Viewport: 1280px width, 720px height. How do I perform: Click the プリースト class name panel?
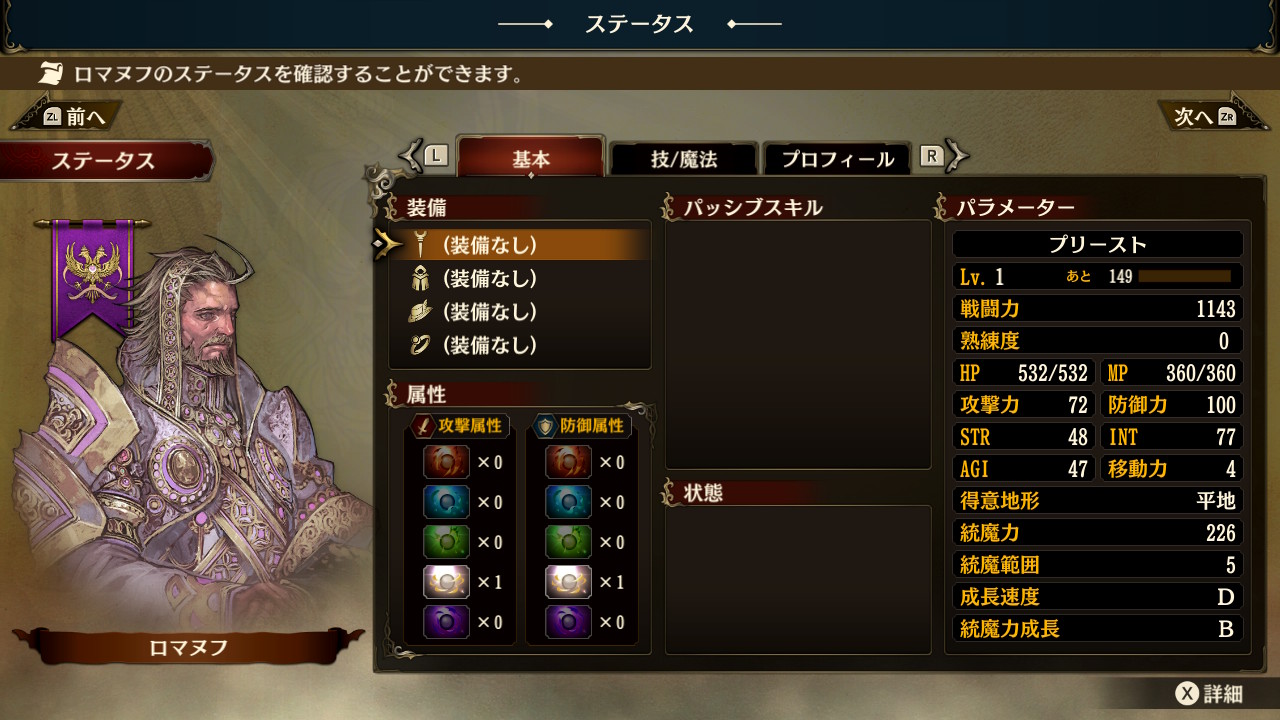1097,245
